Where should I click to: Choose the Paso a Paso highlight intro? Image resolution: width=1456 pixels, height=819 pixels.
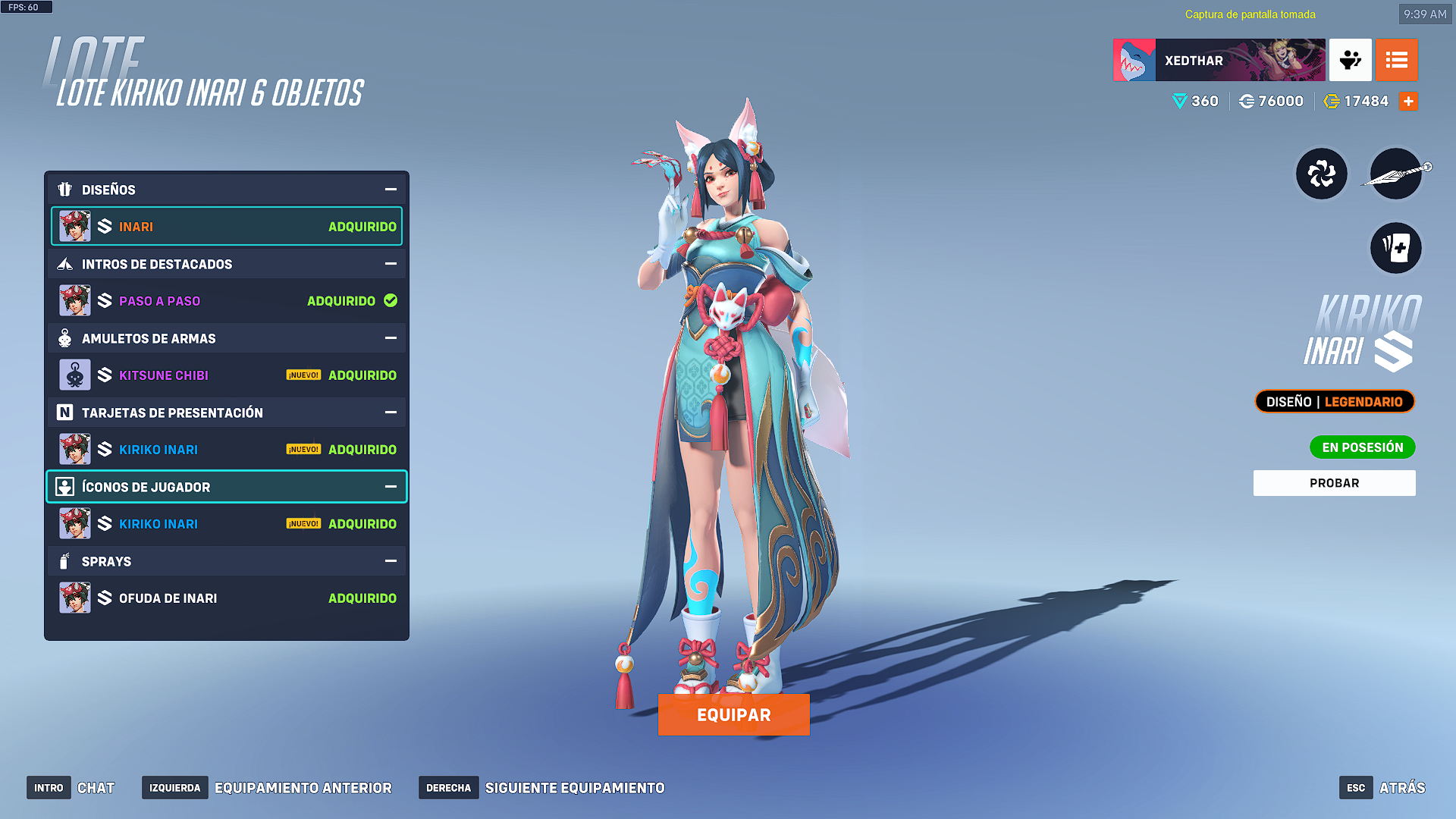click(x=227, y=301)
